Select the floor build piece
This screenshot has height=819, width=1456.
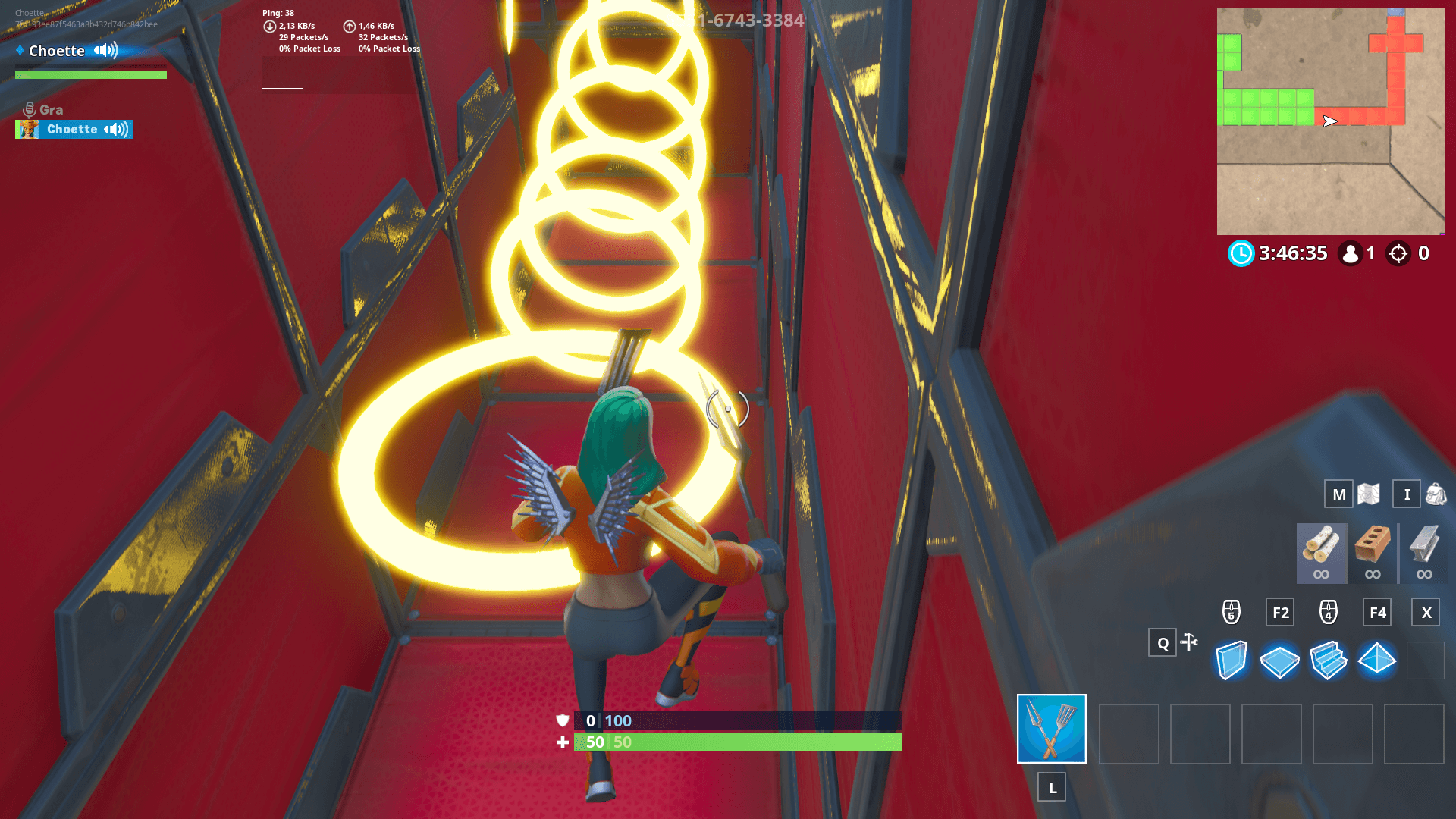[x=1281, y=661]
